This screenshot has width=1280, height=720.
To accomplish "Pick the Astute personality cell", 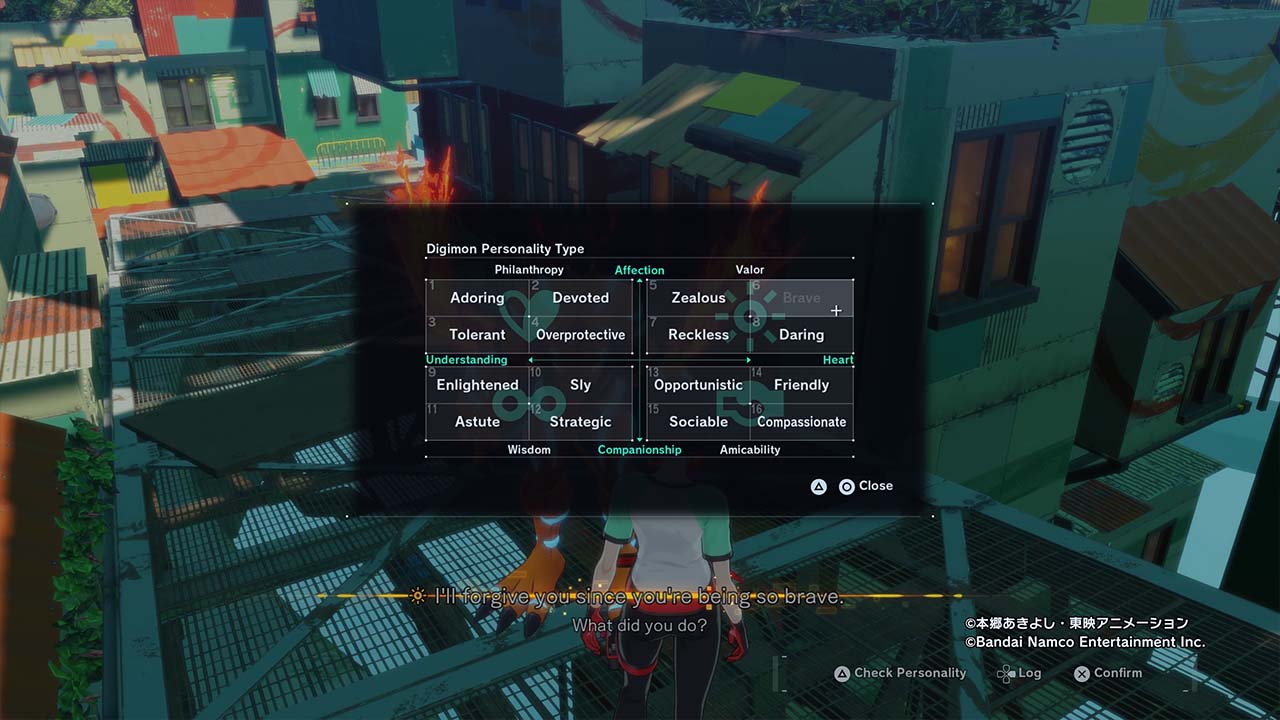I will coord(477,422).
